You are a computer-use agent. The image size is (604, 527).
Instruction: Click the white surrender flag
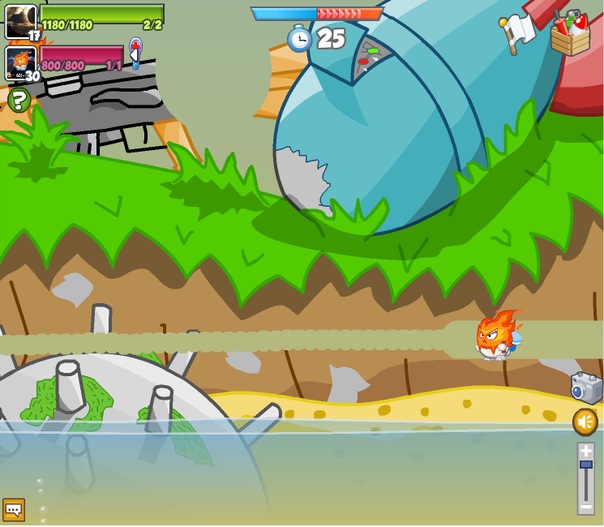coord(517,33)
